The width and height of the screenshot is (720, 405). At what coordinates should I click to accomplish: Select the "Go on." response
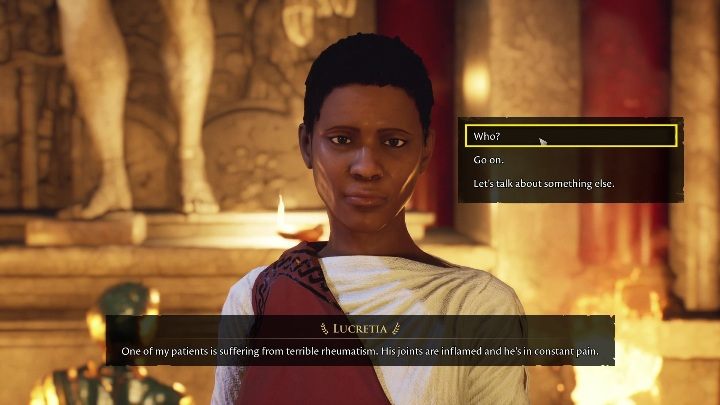tap(490, 160)
